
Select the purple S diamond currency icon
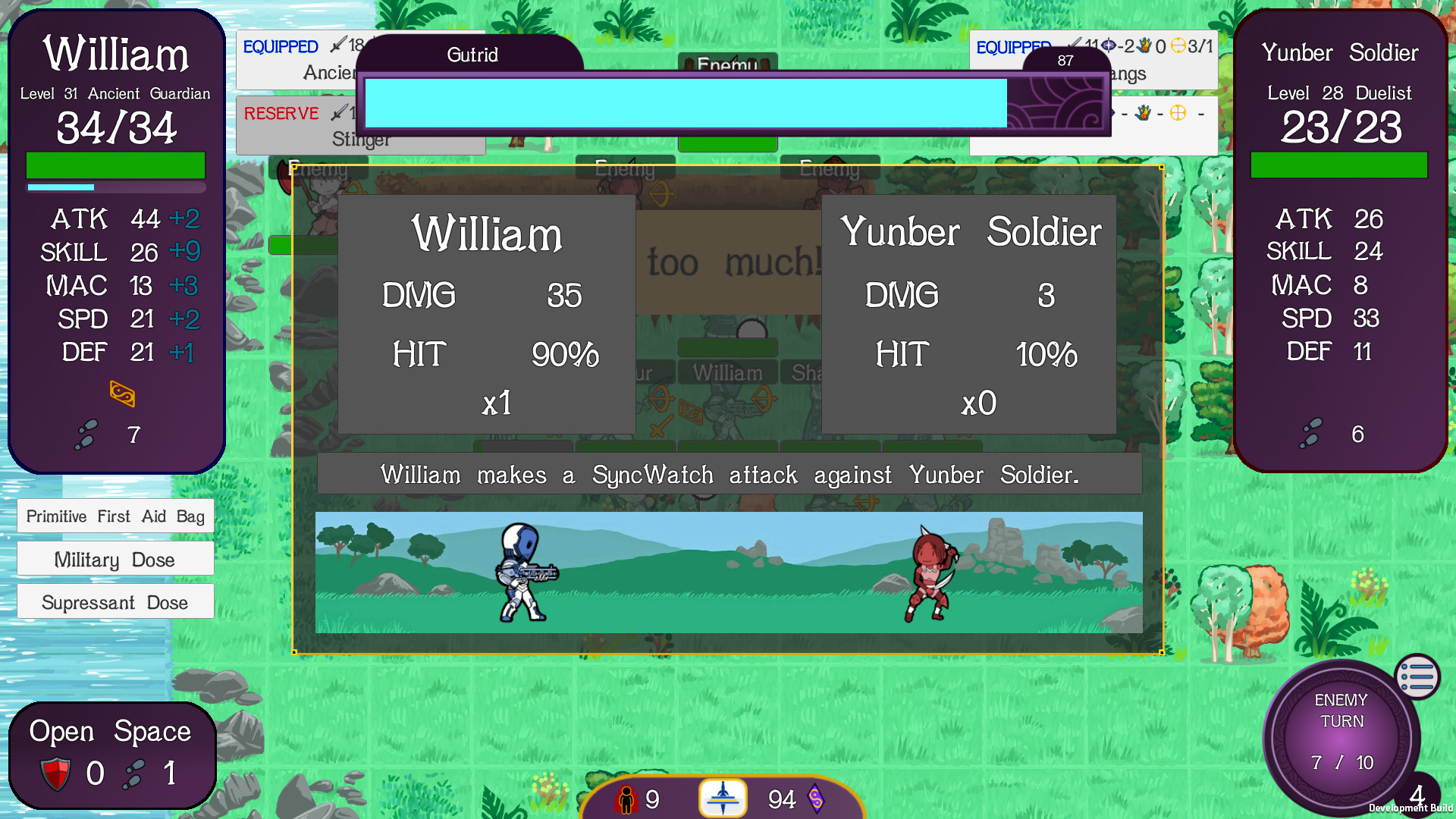tap(817, 798)
